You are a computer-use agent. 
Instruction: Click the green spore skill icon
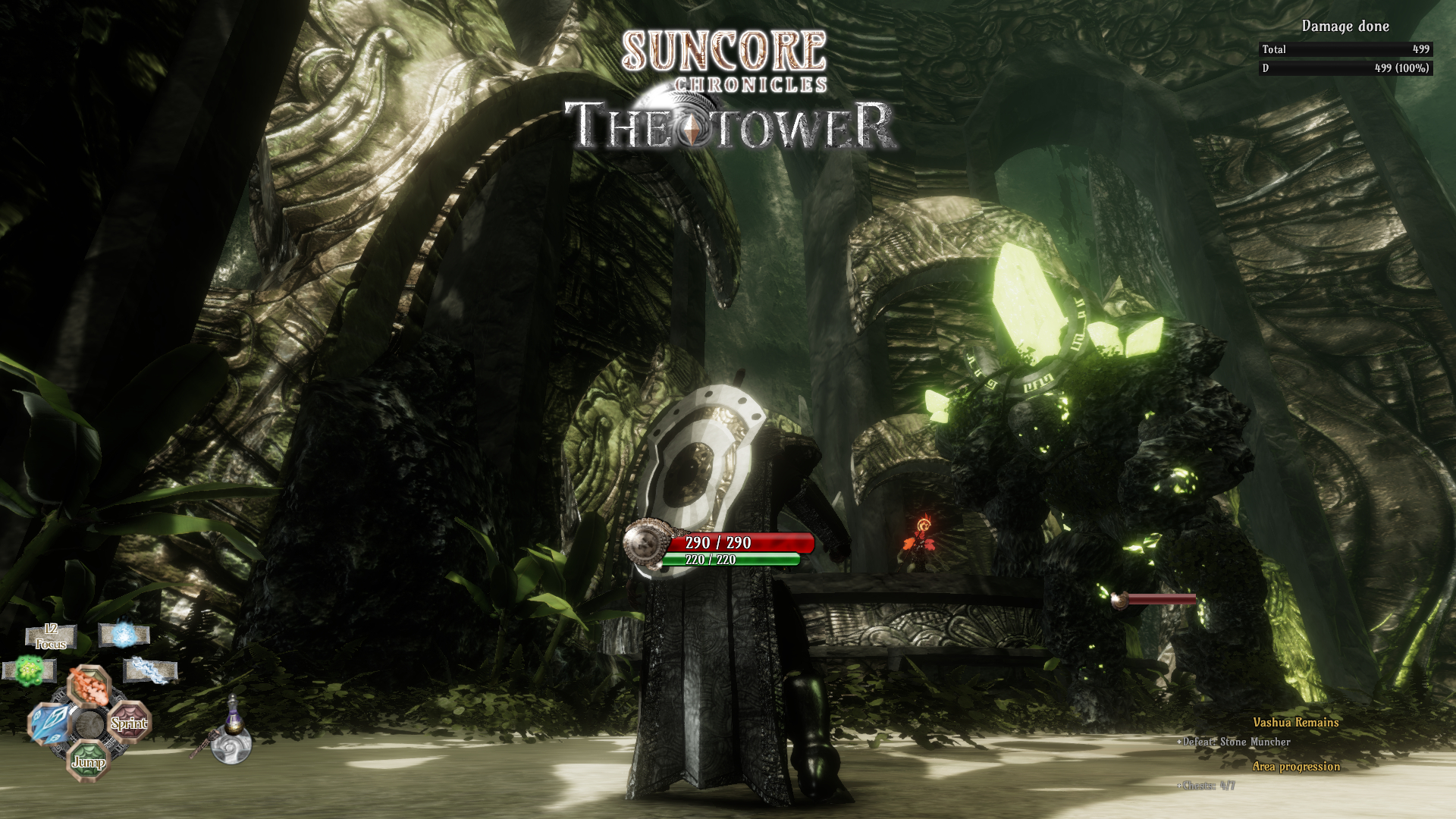click(30, 669)
